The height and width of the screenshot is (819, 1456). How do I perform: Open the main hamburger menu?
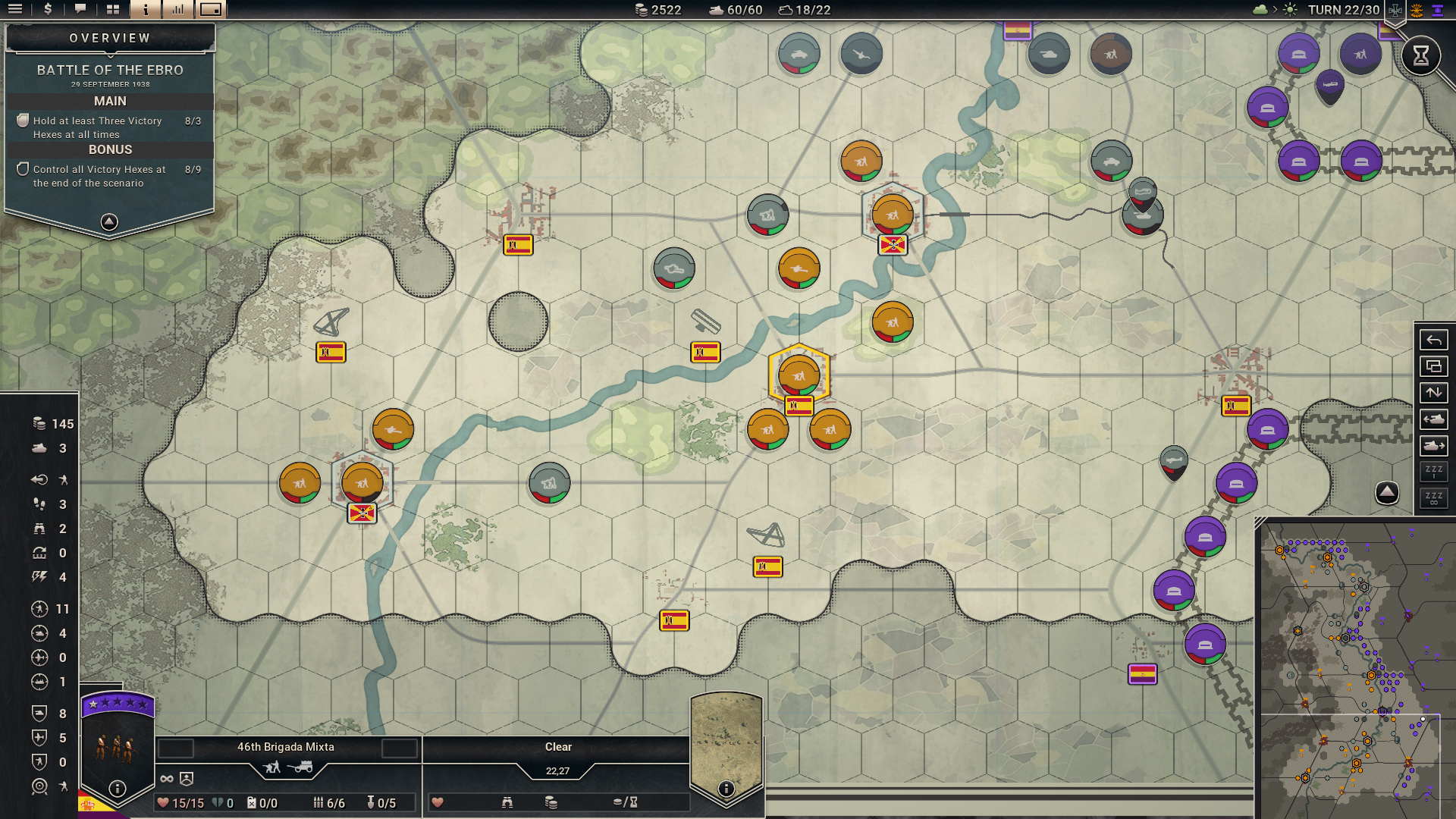(15, 10)
